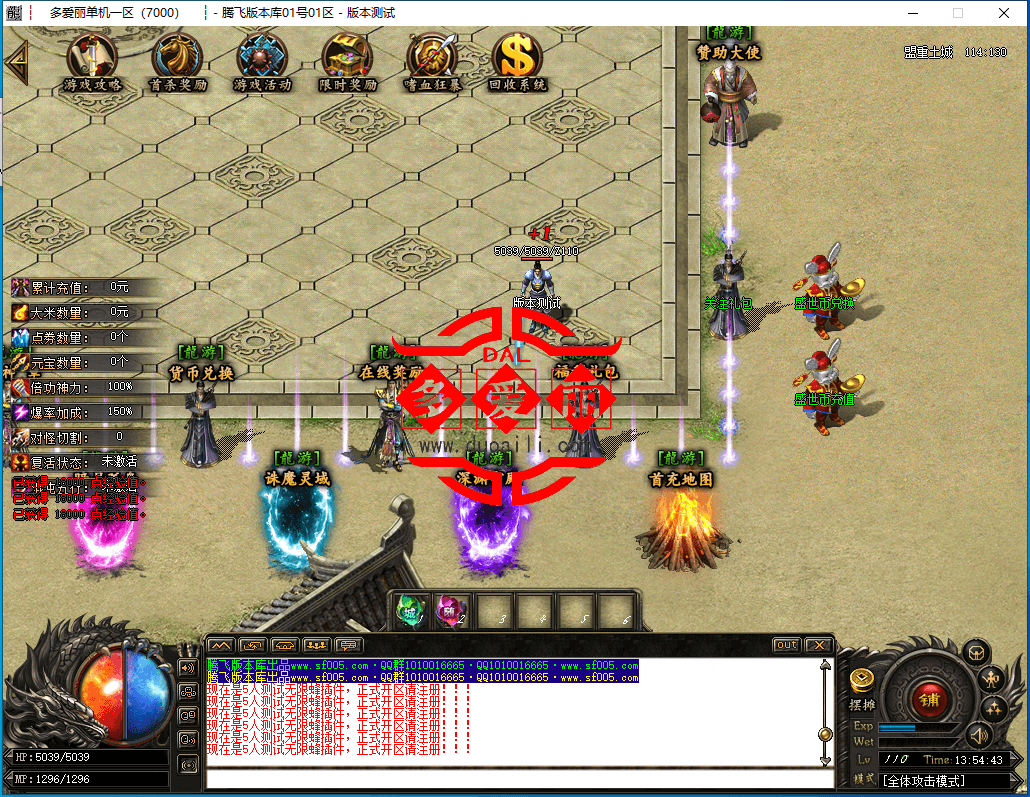1030x797 pixels.
Task: Toggle the speaker sound button beside the shop orb
Action: (977, 737)
